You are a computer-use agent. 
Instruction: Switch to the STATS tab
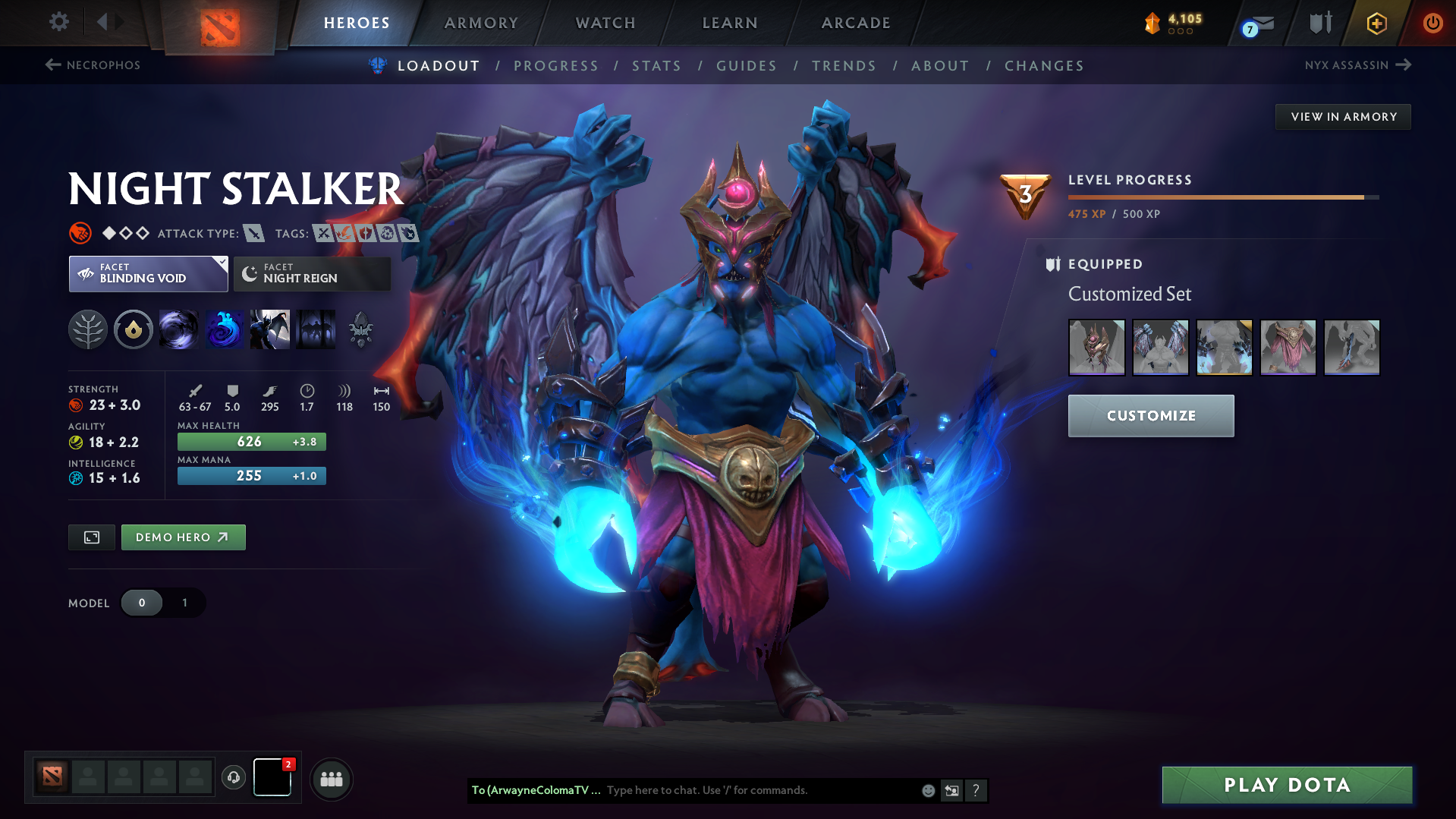[x=656, y=66]
